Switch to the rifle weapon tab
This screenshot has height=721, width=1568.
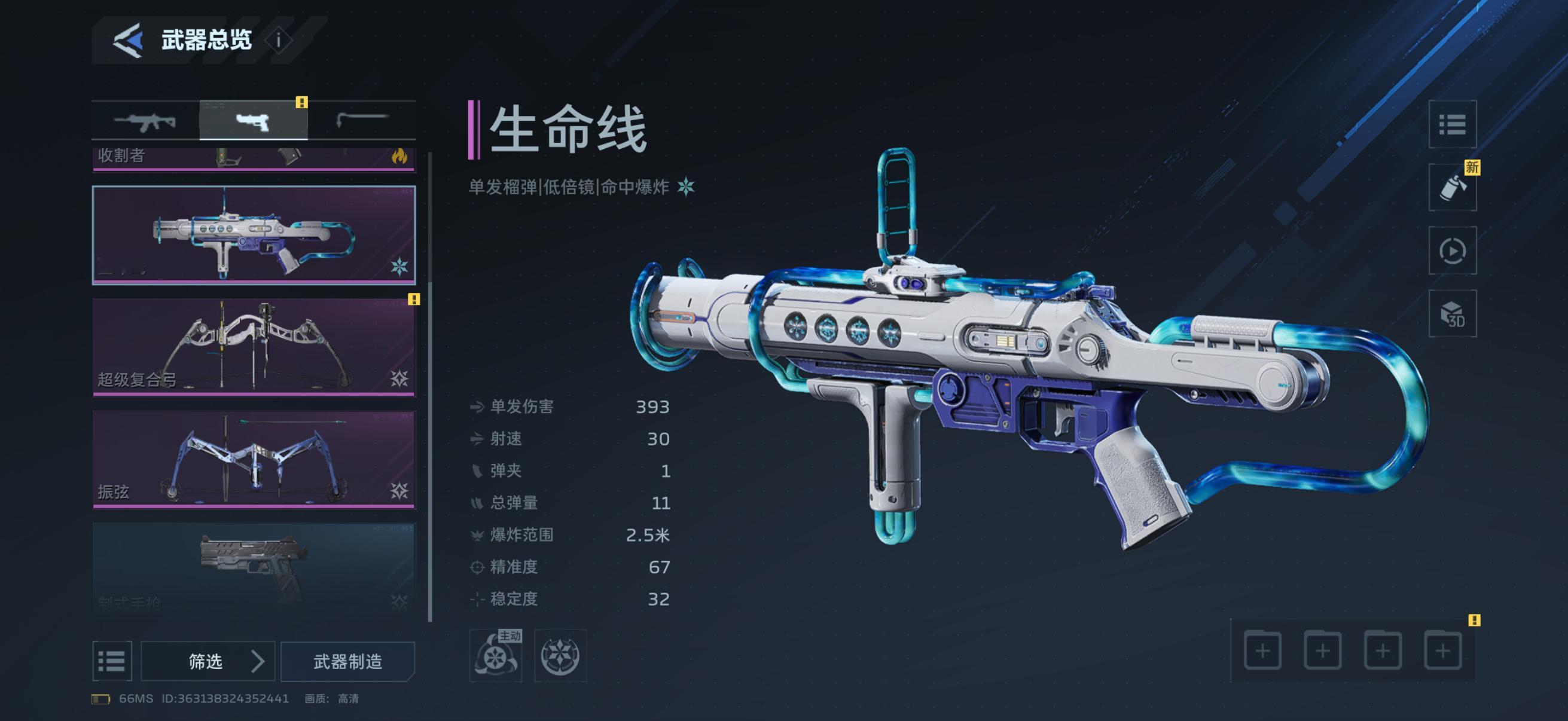[145, 121]
